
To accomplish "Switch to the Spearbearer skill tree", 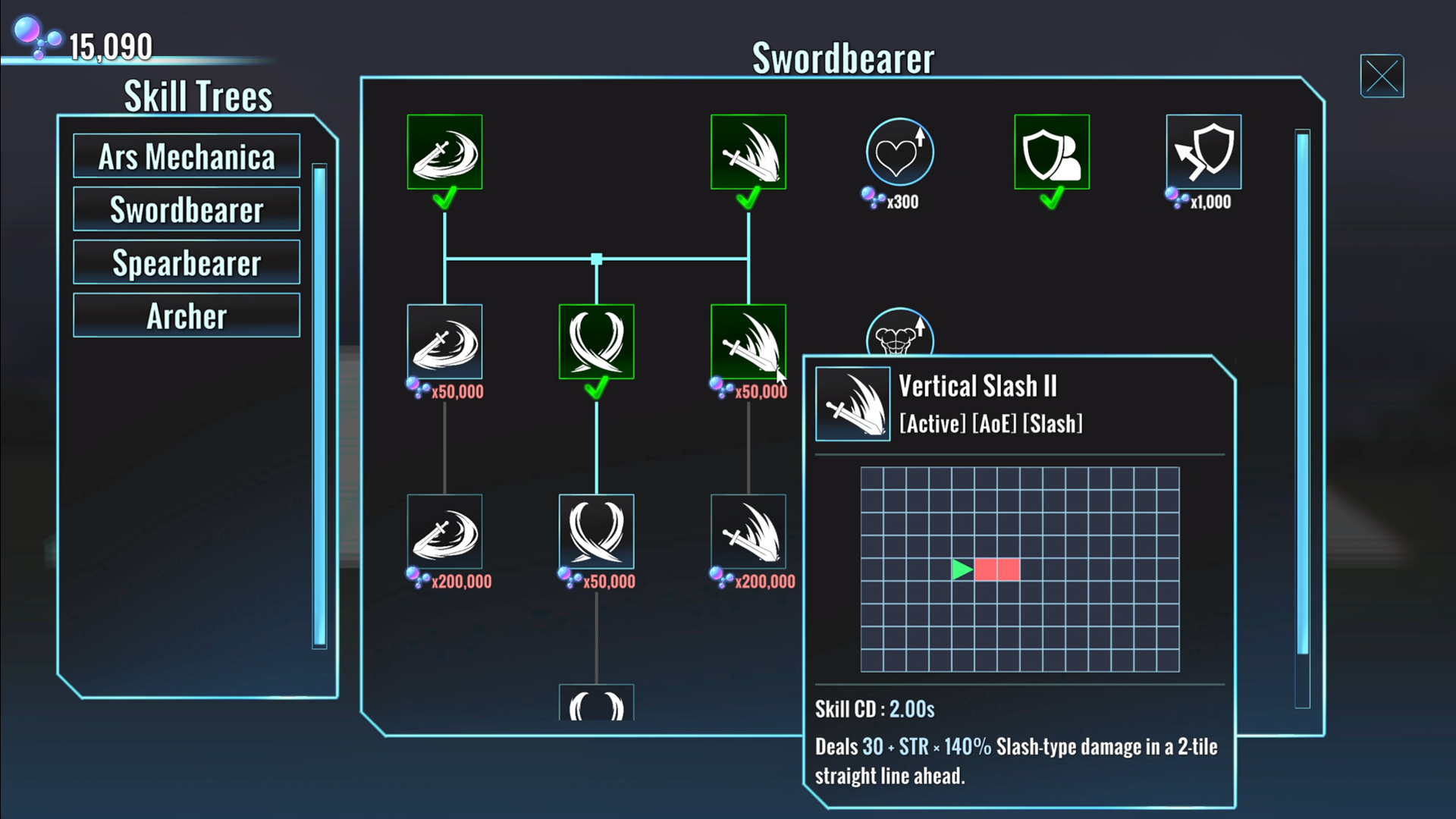I will [187, 263].
